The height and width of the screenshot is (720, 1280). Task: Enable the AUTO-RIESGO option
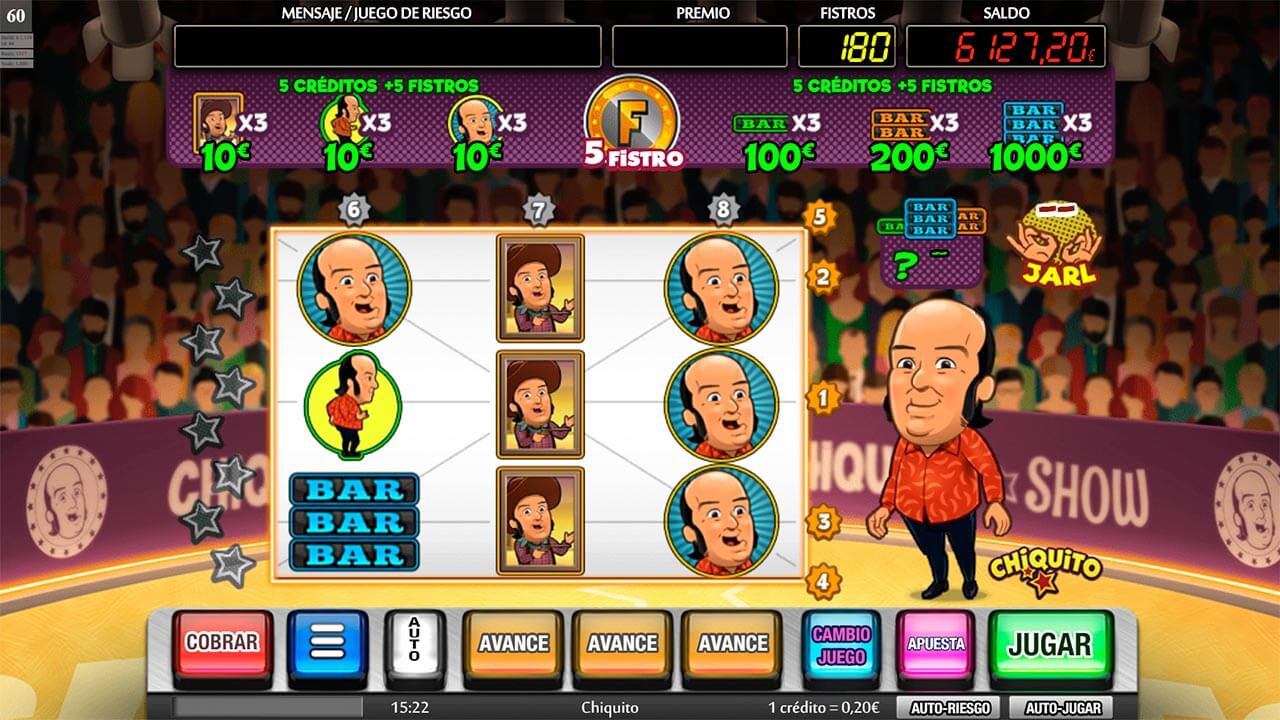coord(949,708)
